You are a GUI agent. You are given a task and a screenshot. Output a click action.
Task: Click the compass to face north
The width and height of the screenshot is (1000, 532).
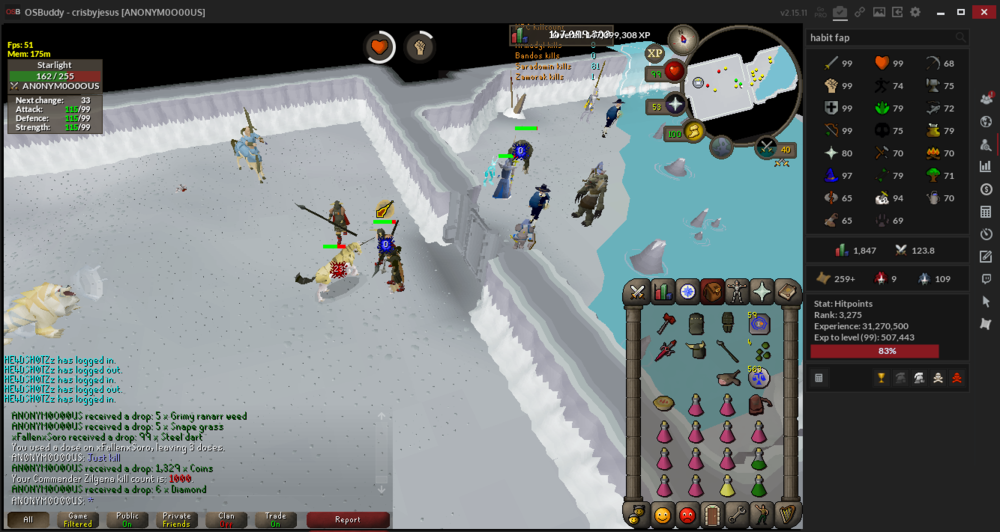683,39
